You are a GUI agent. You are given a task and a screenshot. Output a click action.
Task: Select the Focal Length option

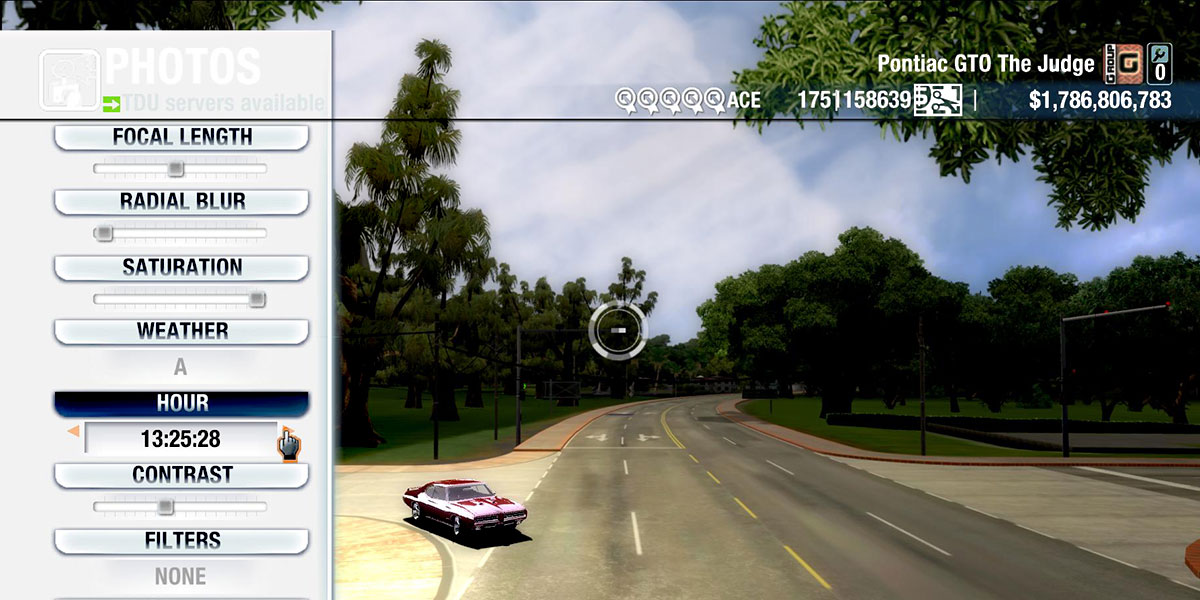(181, 137)
